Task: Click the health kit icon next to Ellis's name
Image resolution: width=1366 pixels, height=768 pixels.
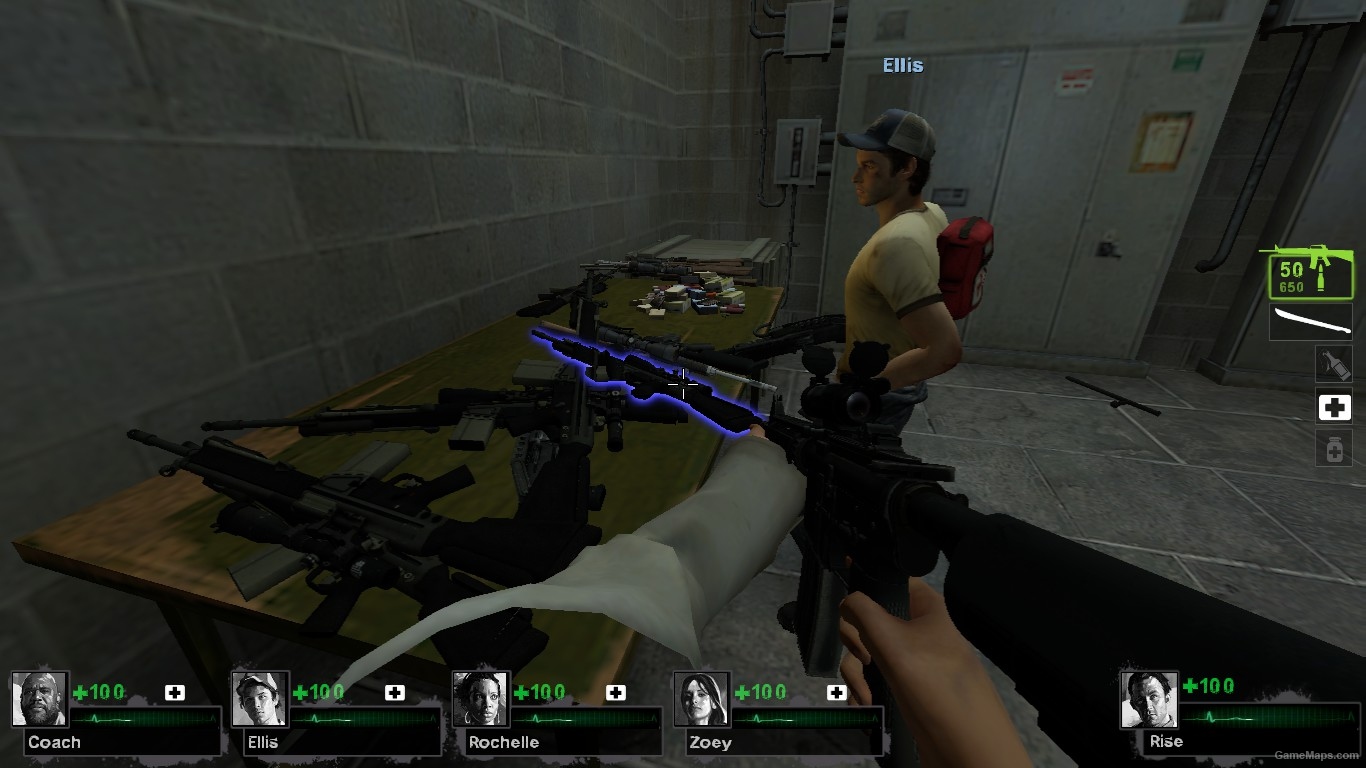Action: click(395, 691)
